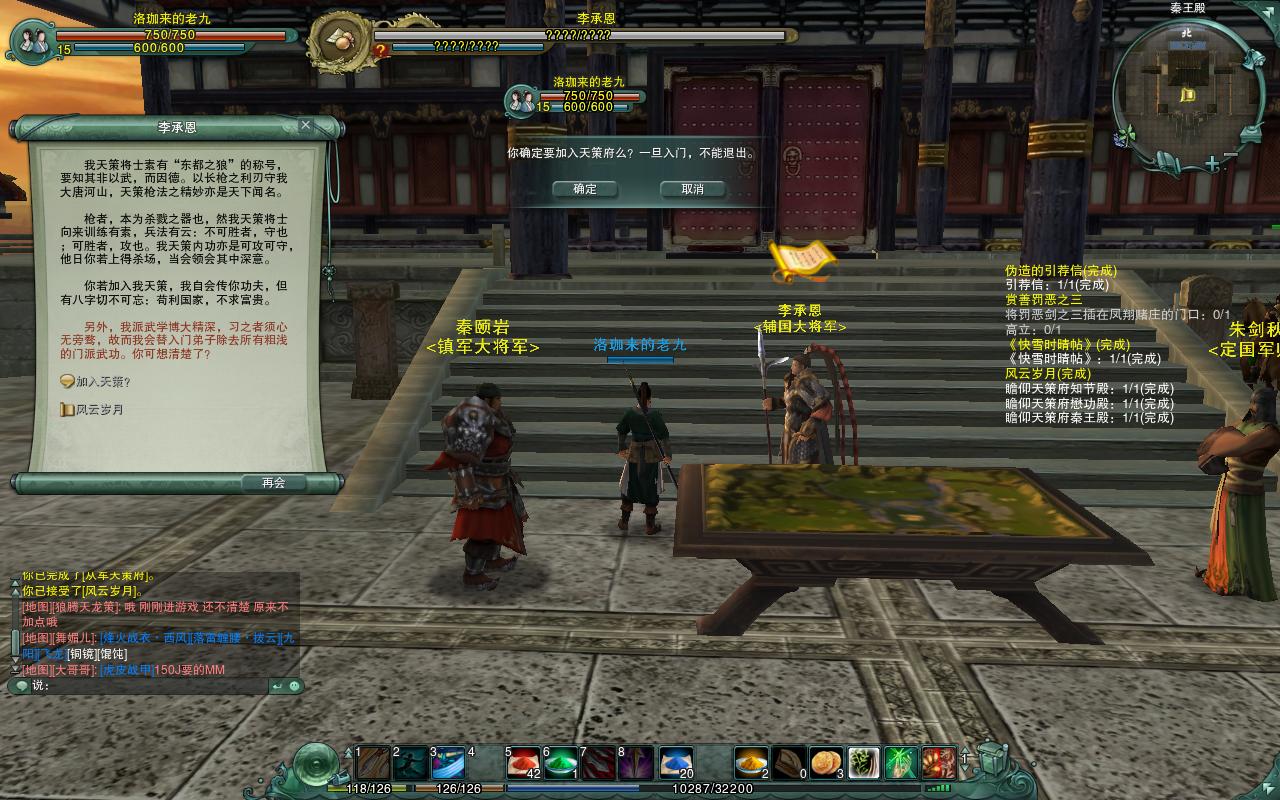The width and height of the screenshot is (1280, 800).
Task: Click the 李承恩 target portrait emblem
Action: tap(337, 40)
